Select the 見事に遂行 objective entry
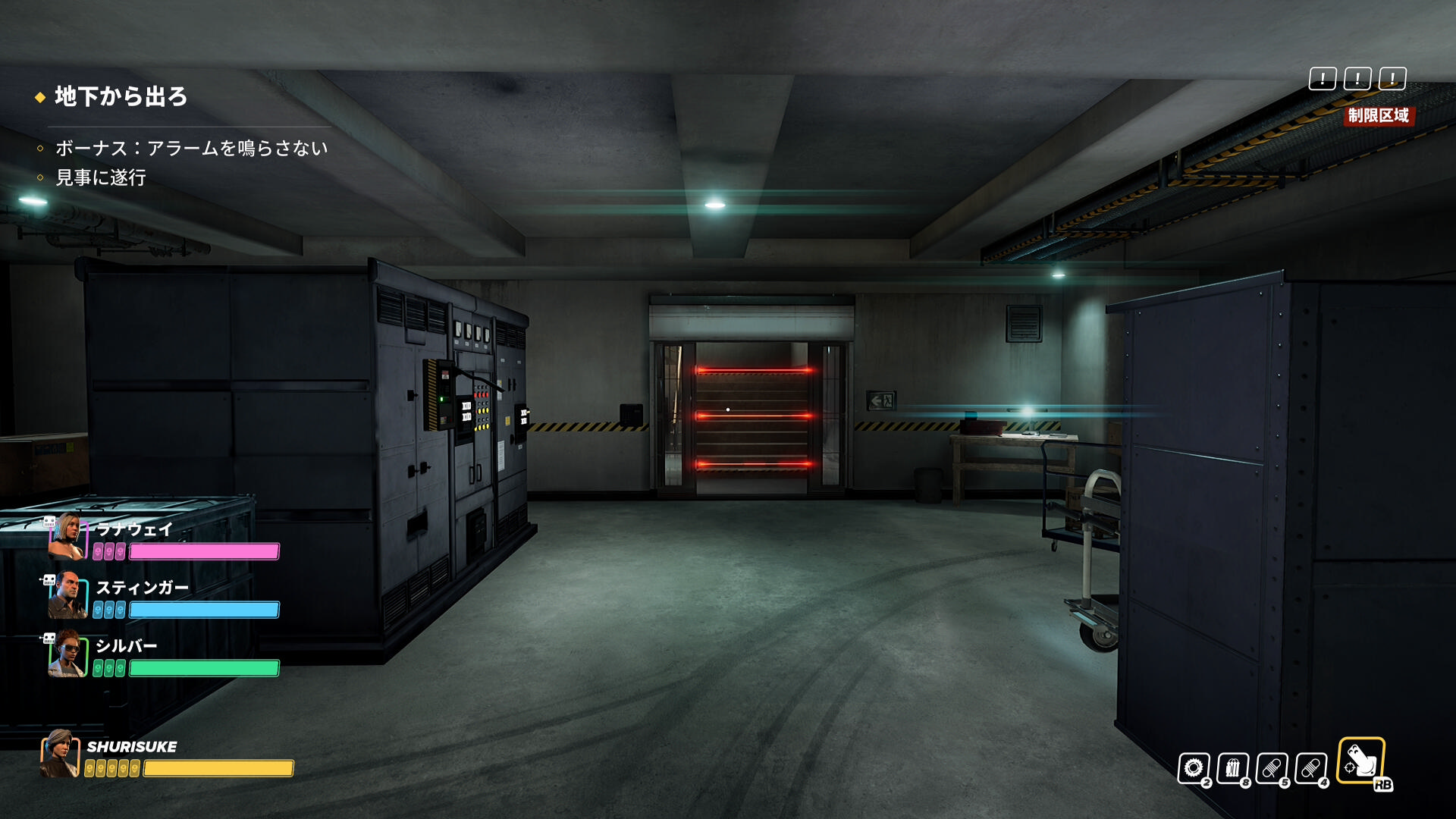 101,177
